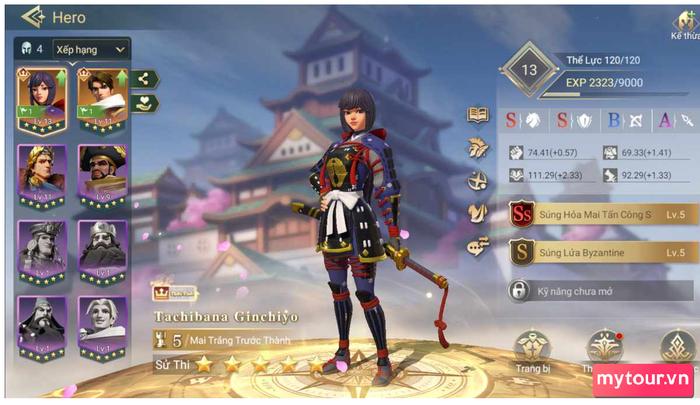Pick the white-haired hero portrait
Image resolution: width=700 pixels, height=405 pixels.
[102, 327]
